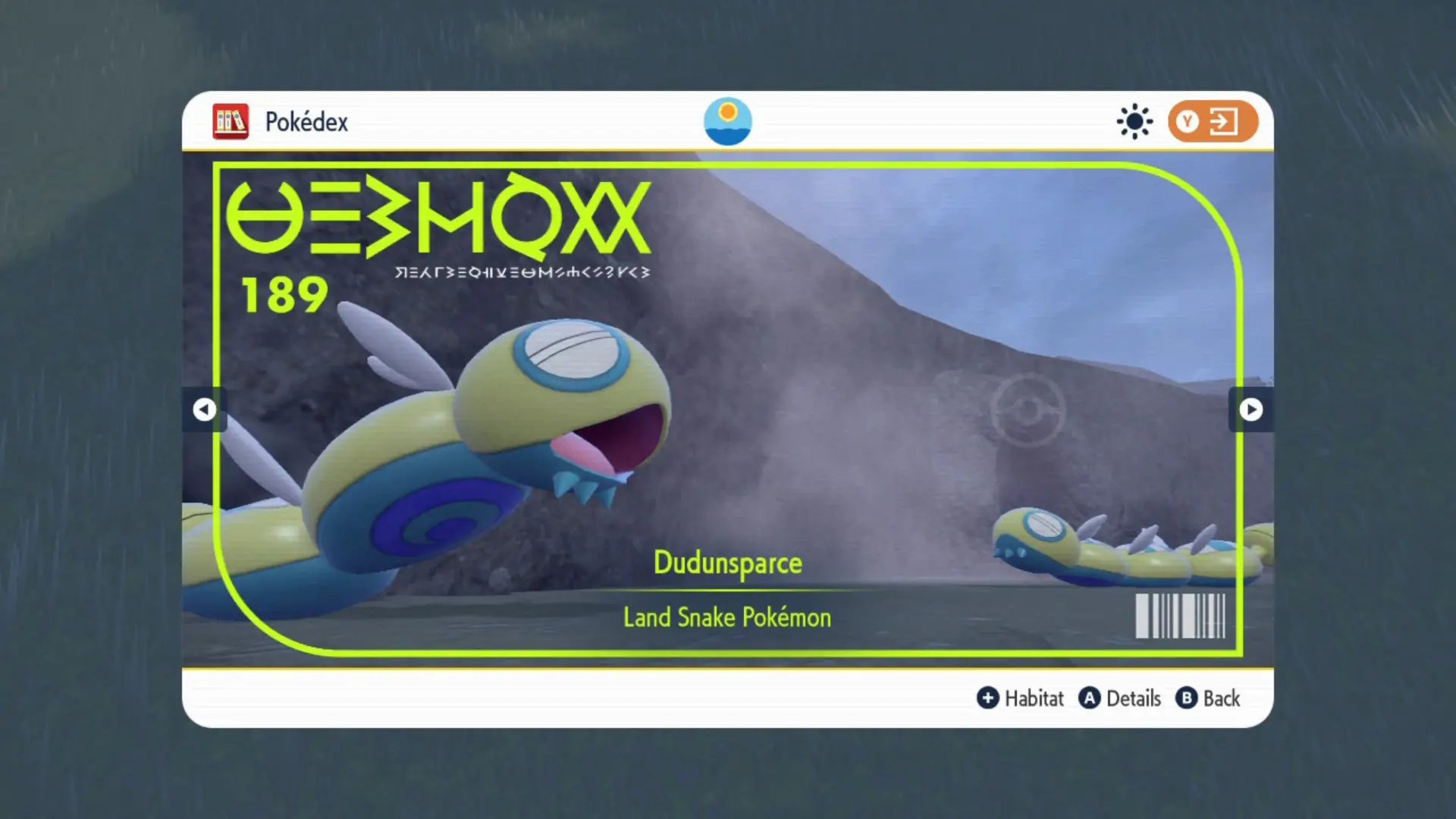The image size is (1456, 819).
Task: Click the B Back circle icon
Action: [1187, 698]
